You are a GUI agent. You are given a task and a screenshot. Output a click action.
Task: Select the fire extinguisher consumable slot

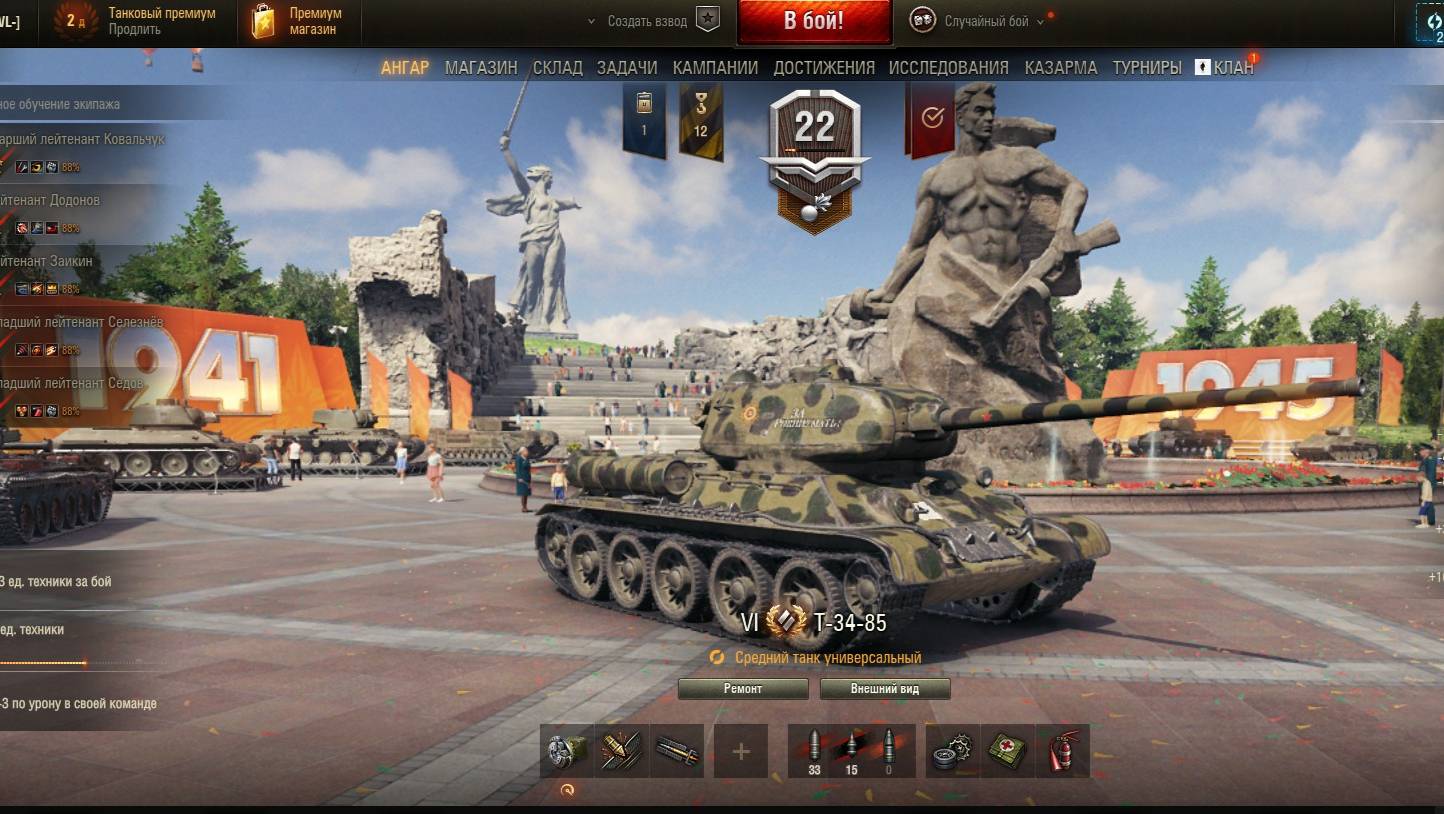1062,751
